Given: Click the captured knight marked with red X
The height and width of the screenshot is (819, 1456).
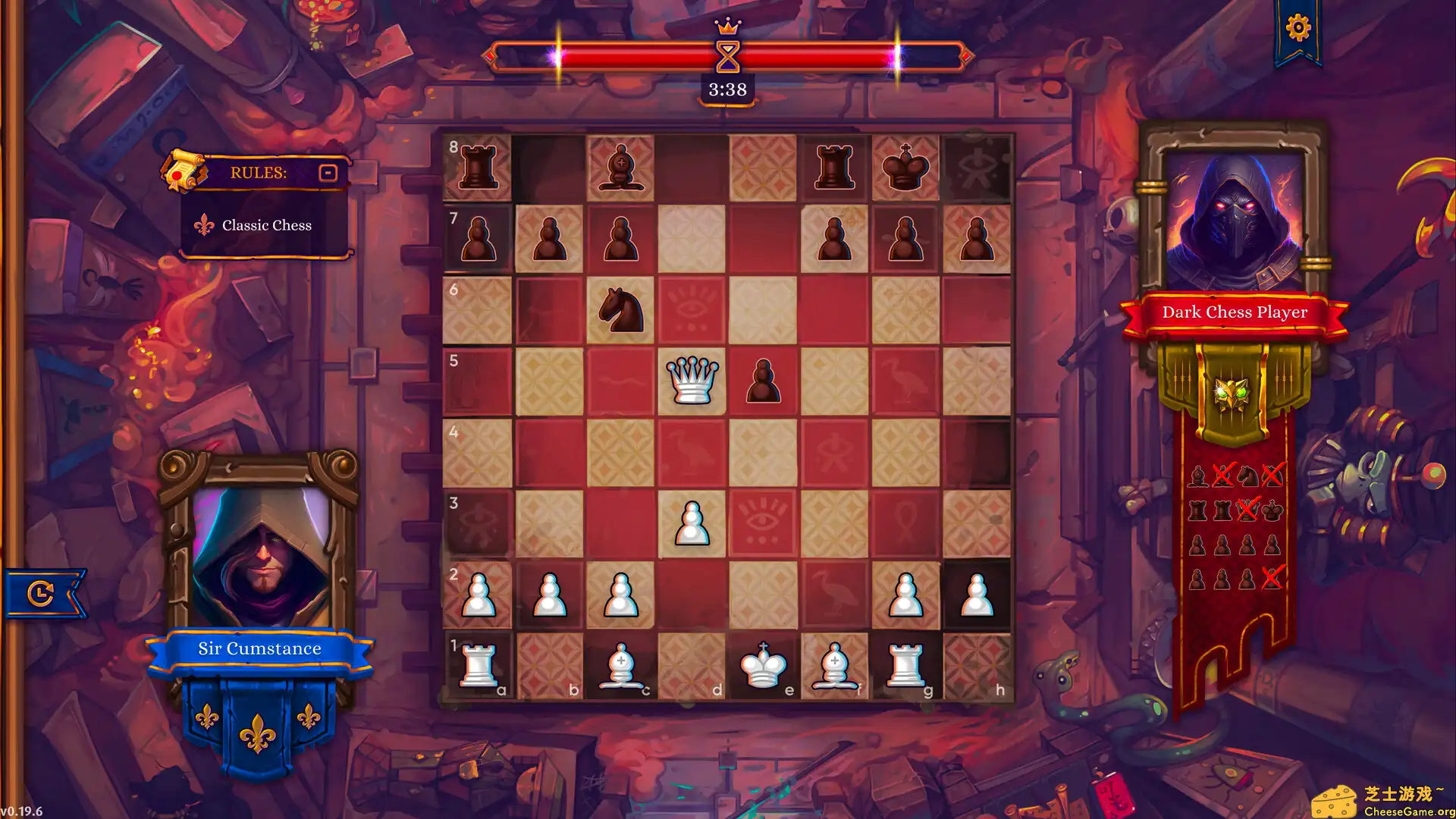Looking at the screenshot, I should (x=1272, y=475).
